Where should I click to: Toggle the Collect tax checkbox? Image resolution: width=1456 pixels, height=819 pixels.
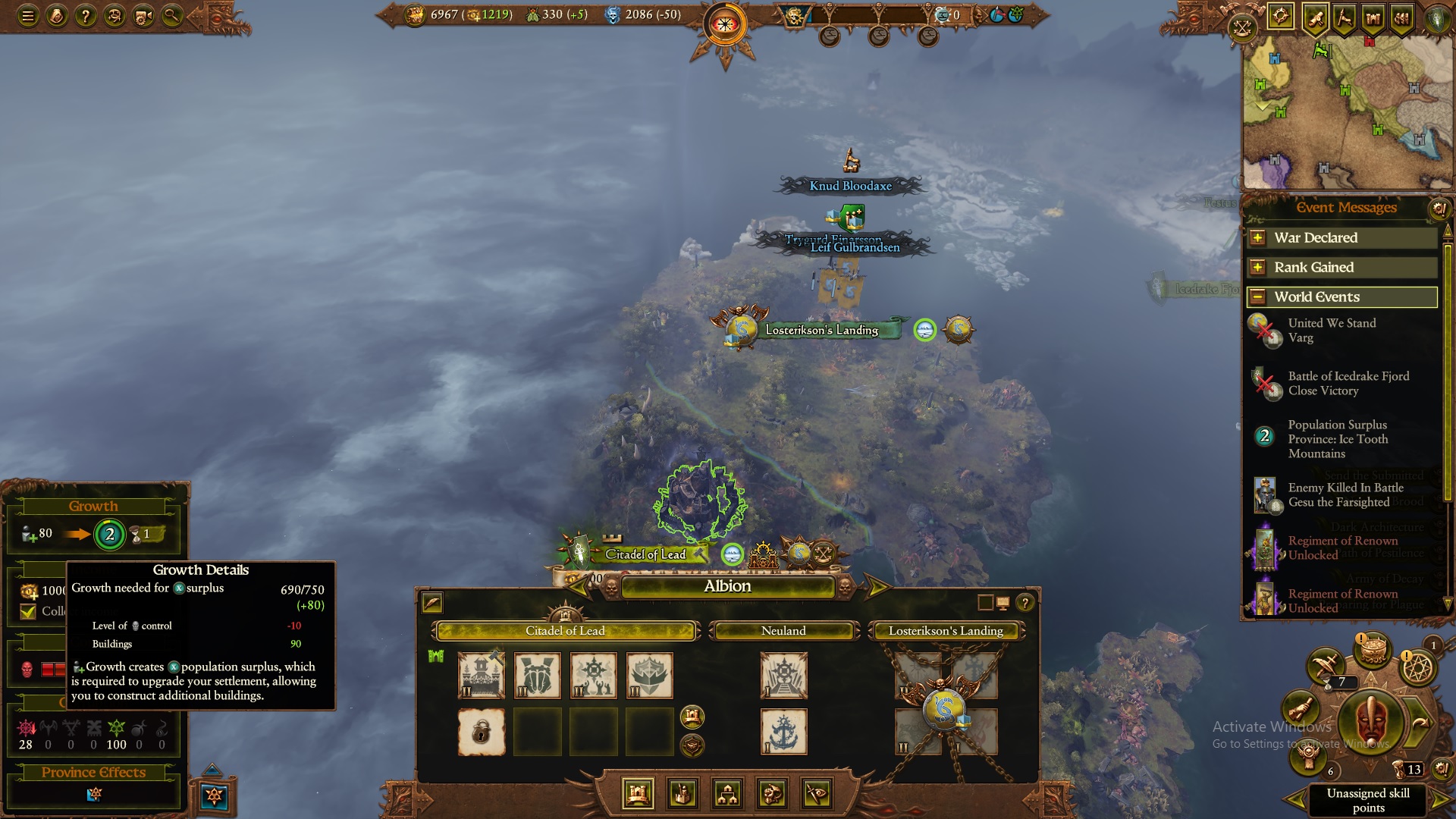point(28,611)
